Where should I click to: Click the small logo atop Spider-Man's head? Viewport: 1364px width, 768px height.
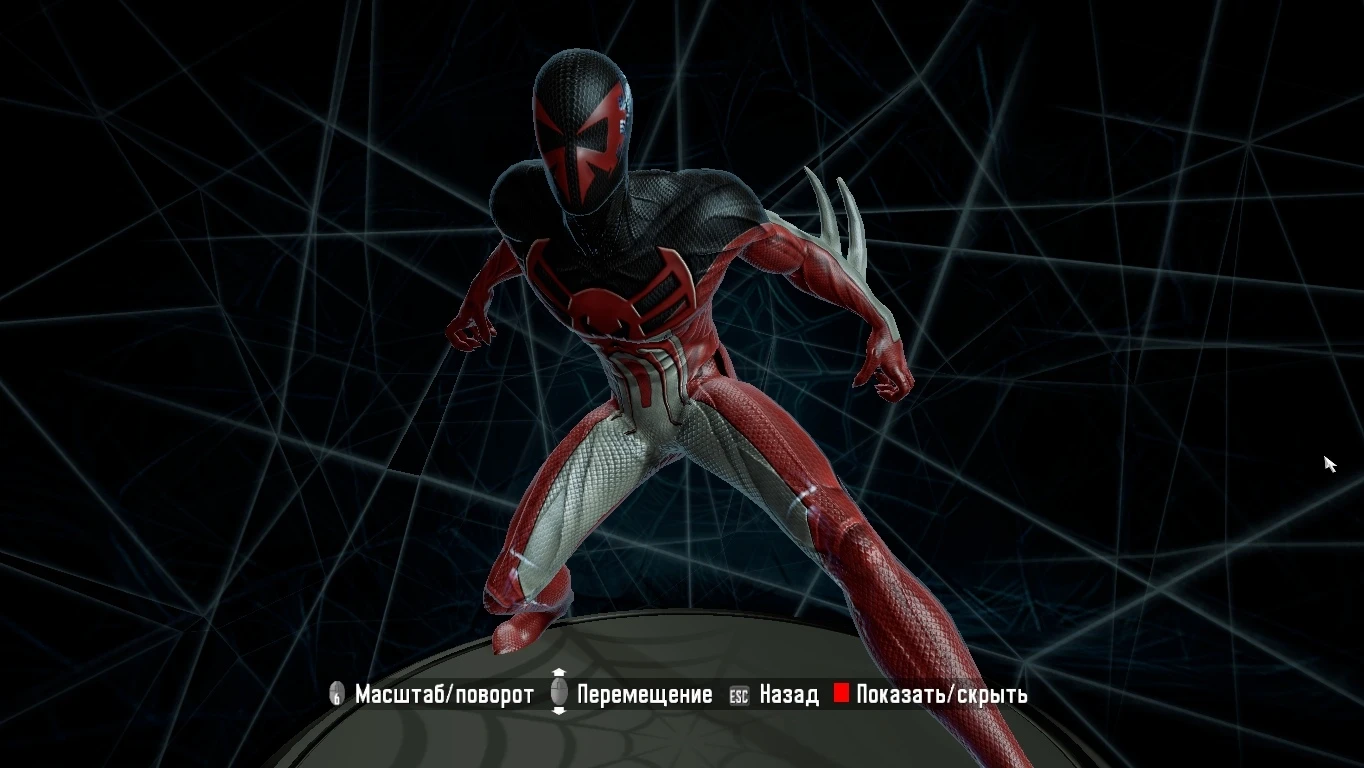tap(622, 103)
